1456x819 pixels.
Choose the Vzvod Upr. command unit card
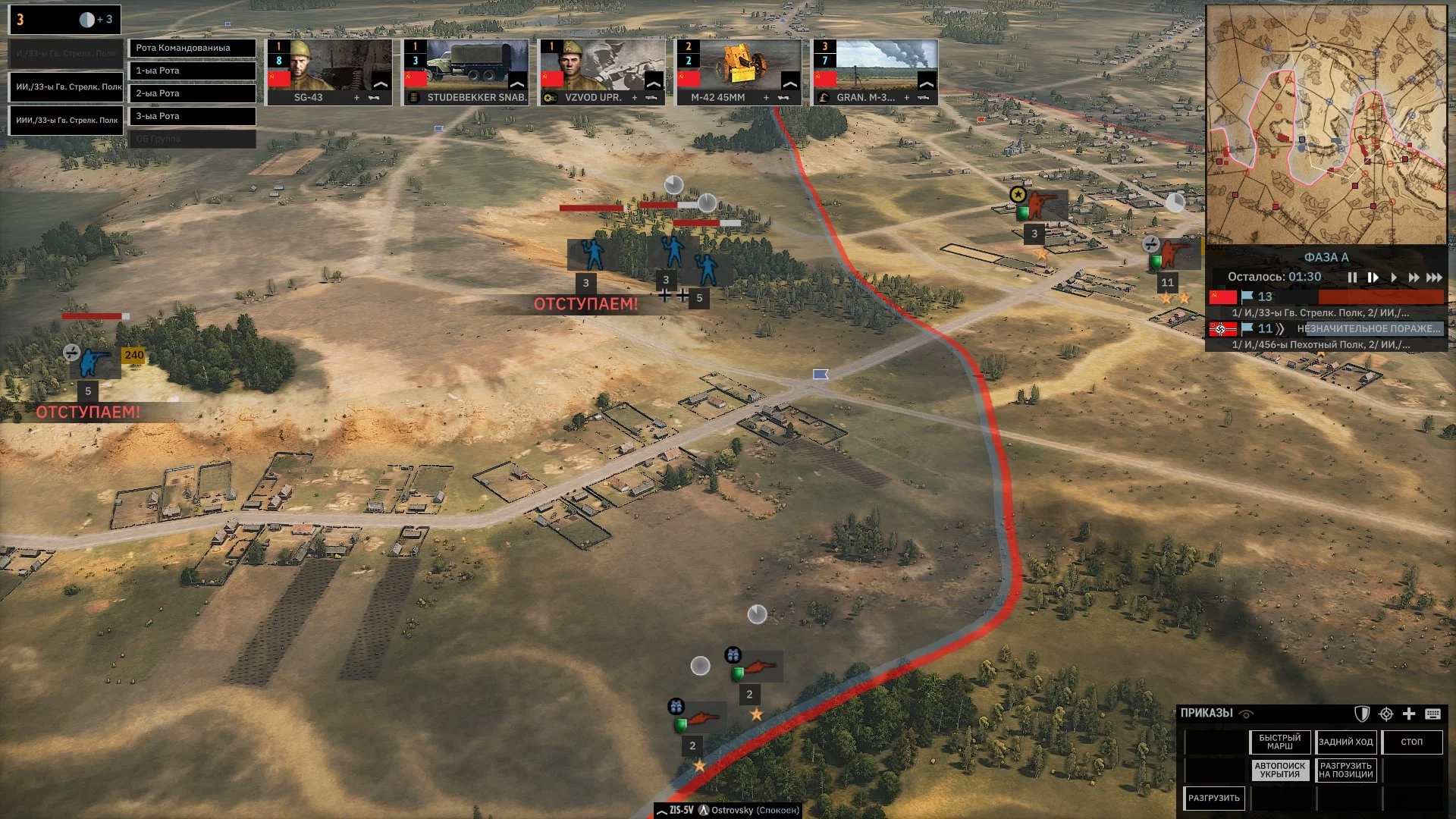(x=602, y=72)
